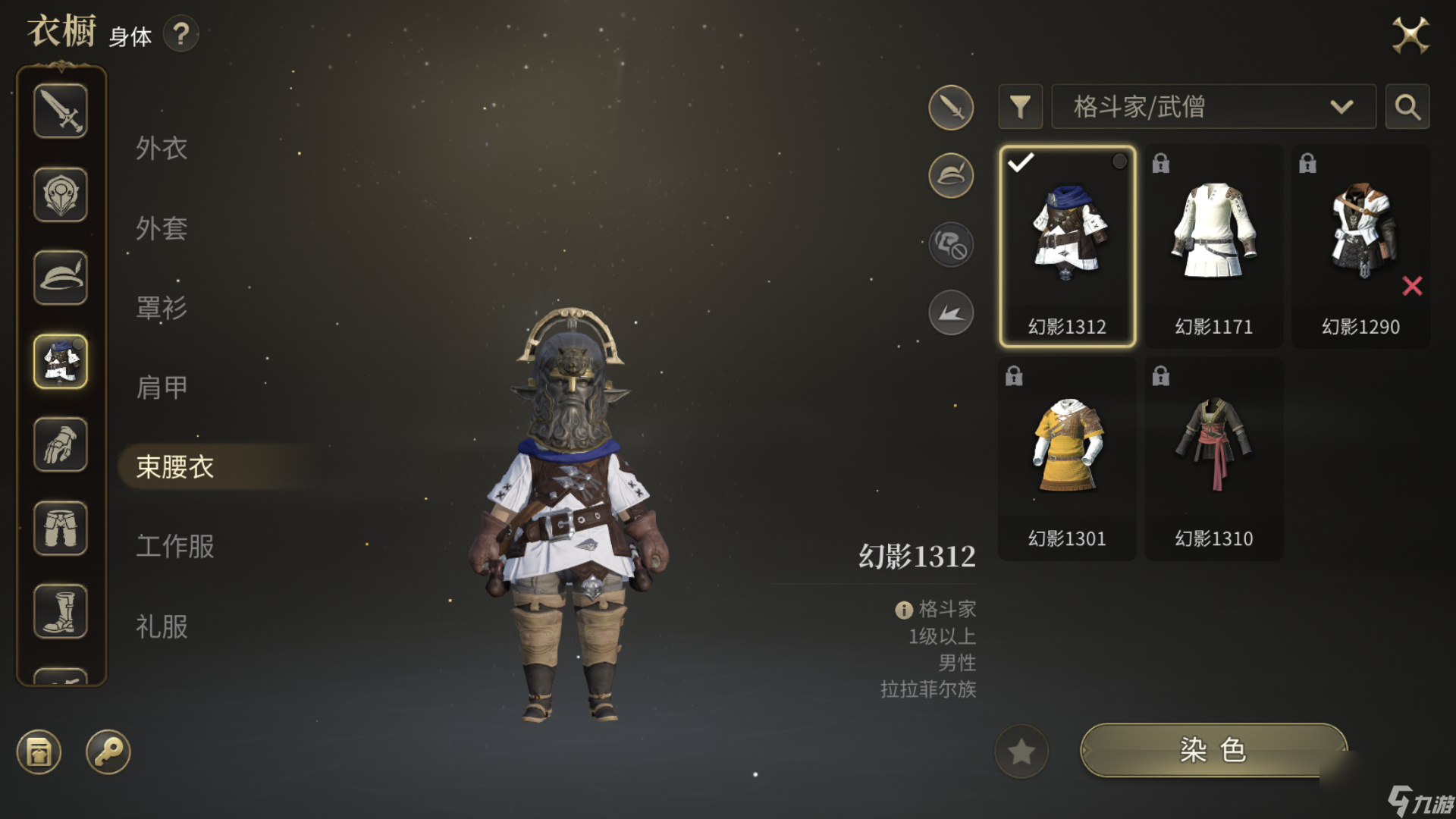Select the 外衣 subcategory
Image resolution: width=1456 pixels, height=819 pixels.
tap(162, 148)
